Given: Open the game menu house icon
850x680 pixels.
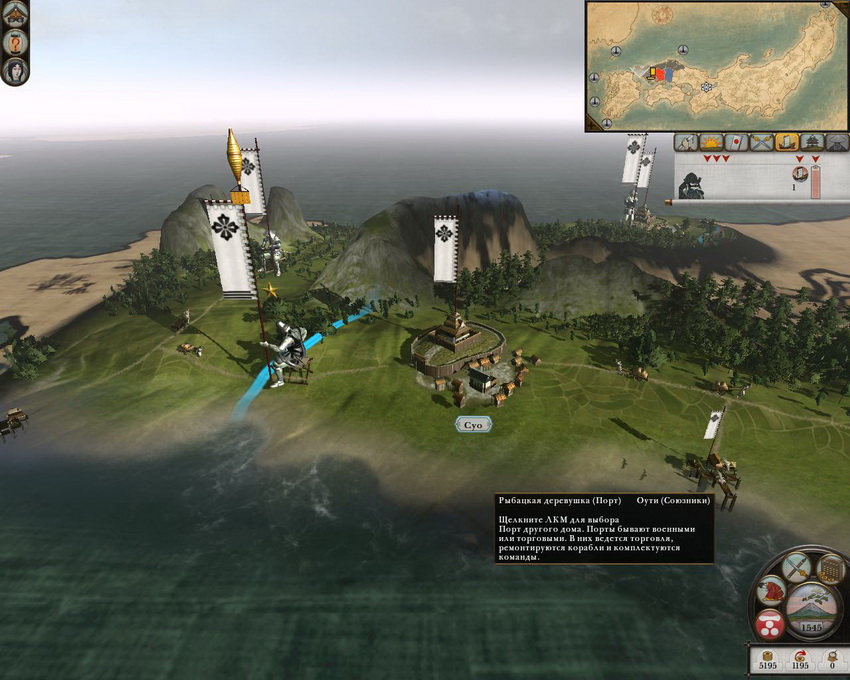Looking at the screenshot, I should 15,14.
